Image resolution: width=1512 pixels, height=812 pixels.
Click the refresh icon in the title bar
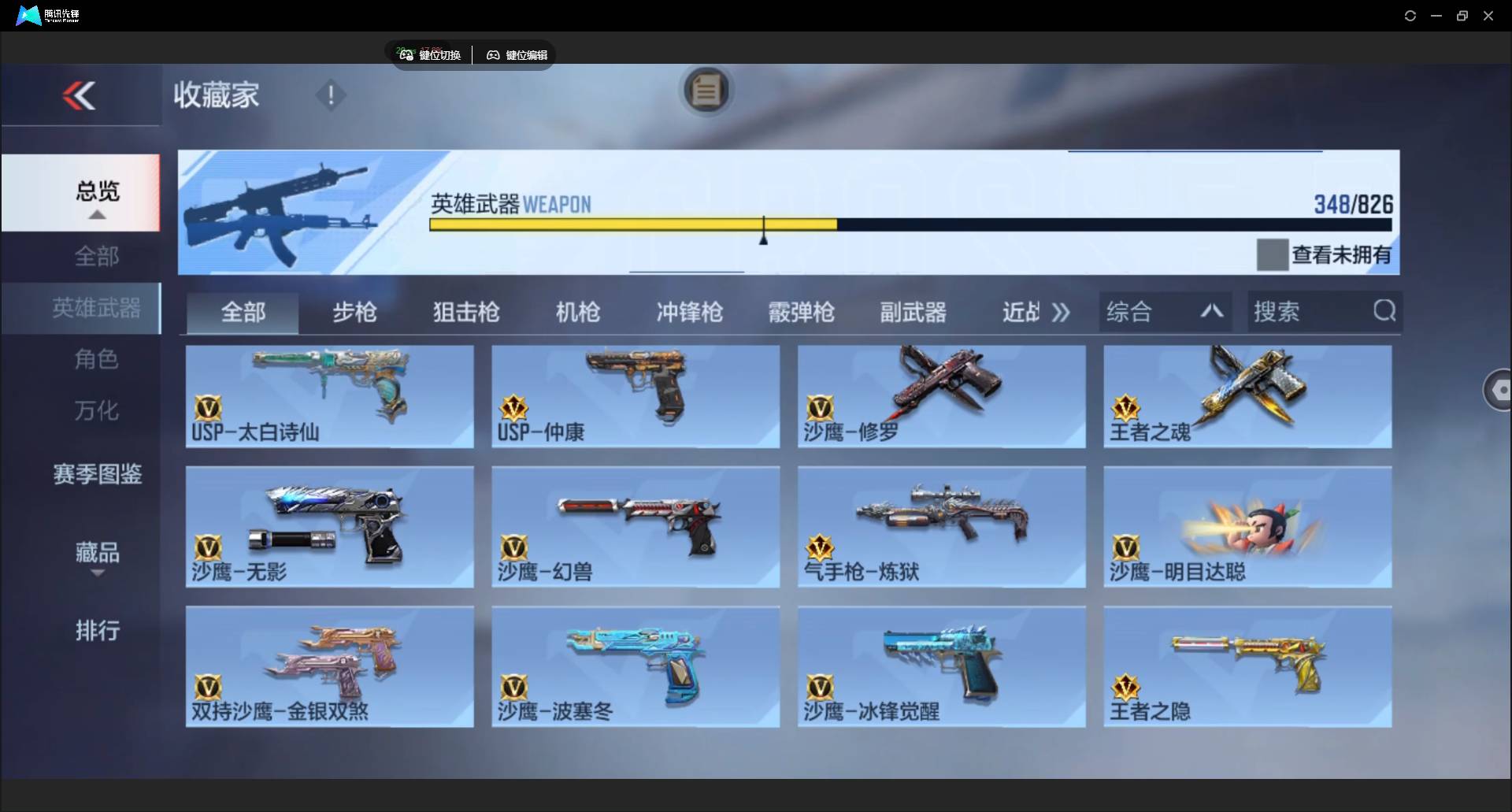click(1410, 15)
